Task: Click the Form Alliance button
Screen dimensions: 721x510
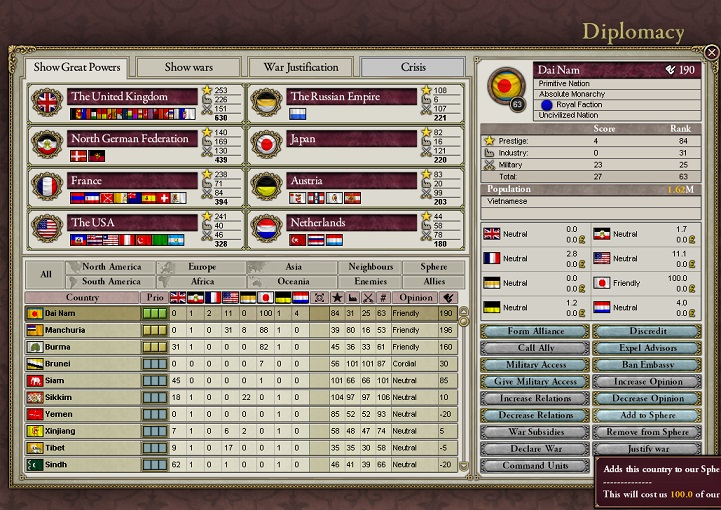Action: (535, 331)
